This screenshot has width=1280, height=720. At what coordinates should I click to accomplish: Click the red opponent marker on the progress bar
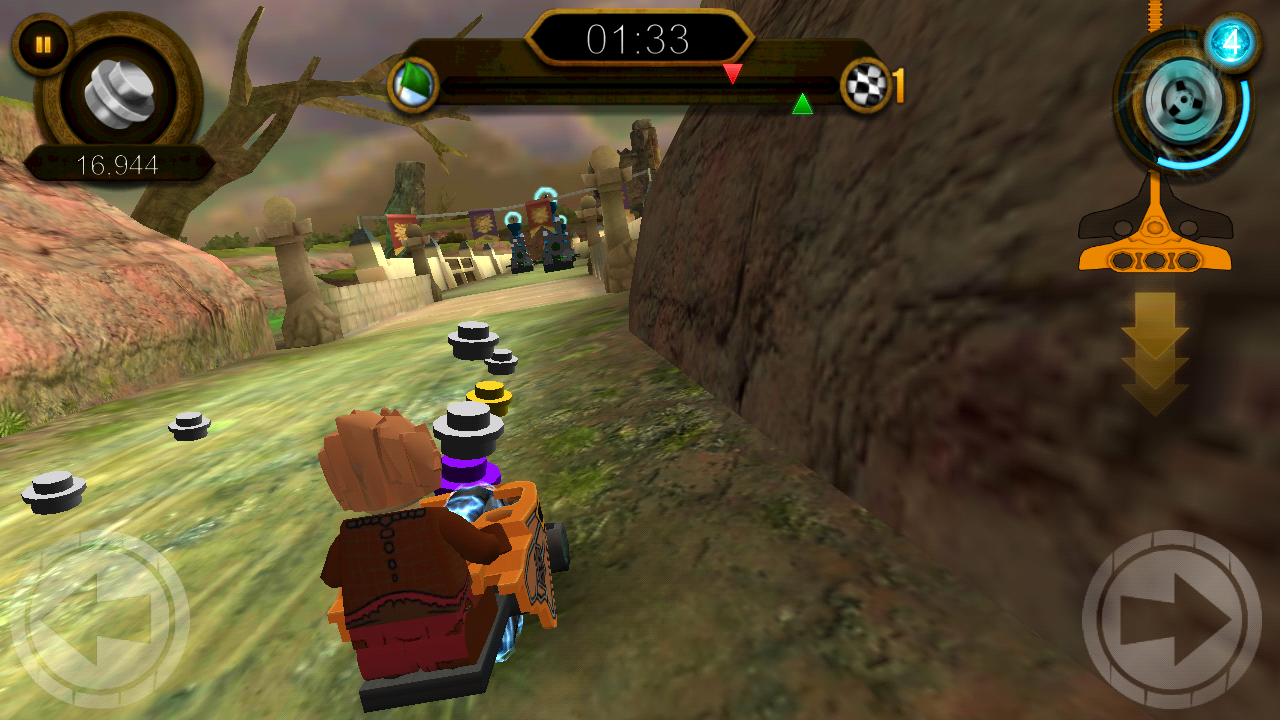[x=733, y=72]
